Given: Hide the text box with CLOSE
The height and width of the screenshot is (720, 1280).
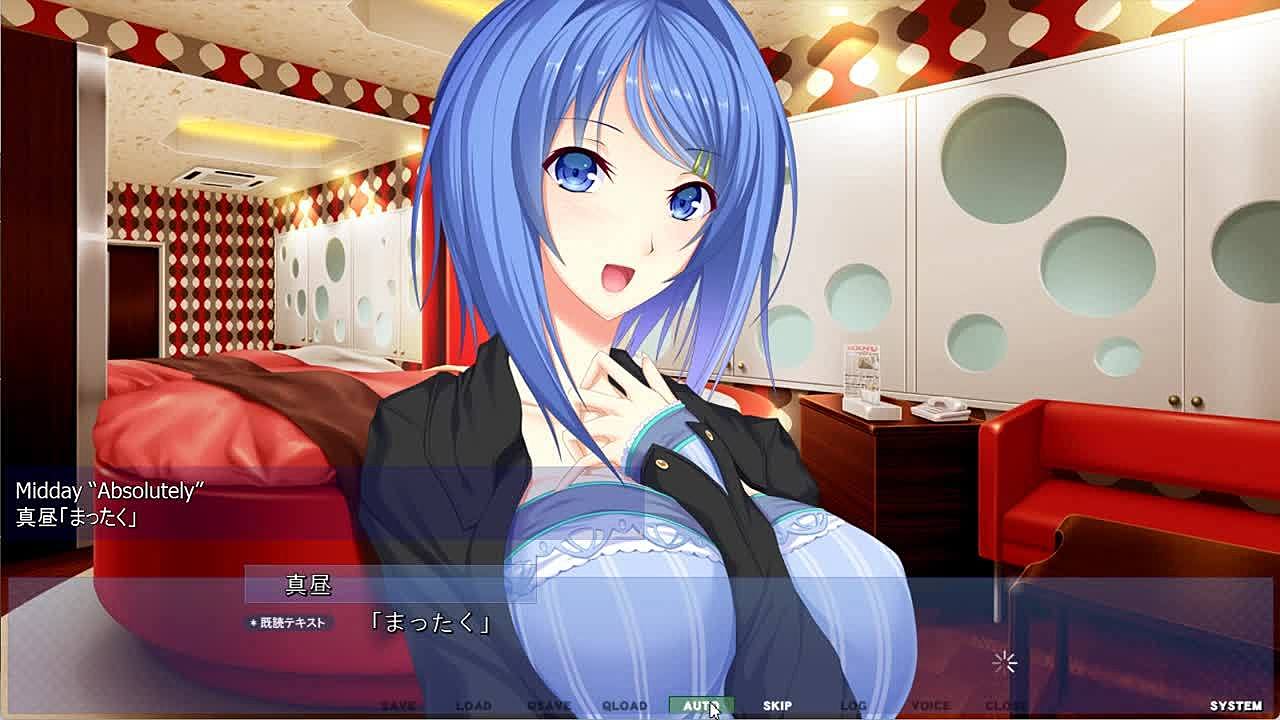Looking at the screenshot, I should [1005, 706].
